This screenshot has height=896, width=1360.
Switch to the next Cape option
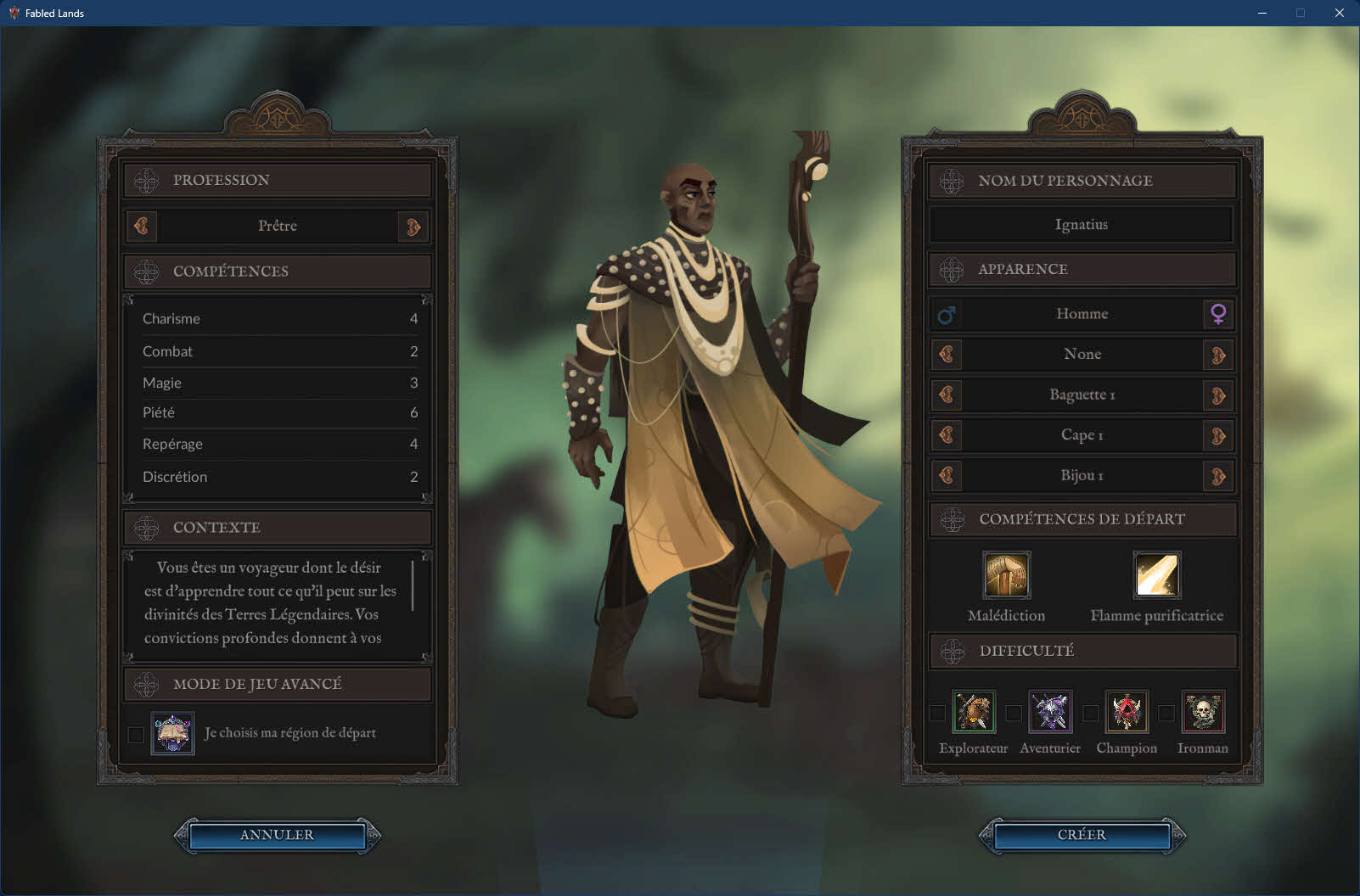click(1218, 436)
